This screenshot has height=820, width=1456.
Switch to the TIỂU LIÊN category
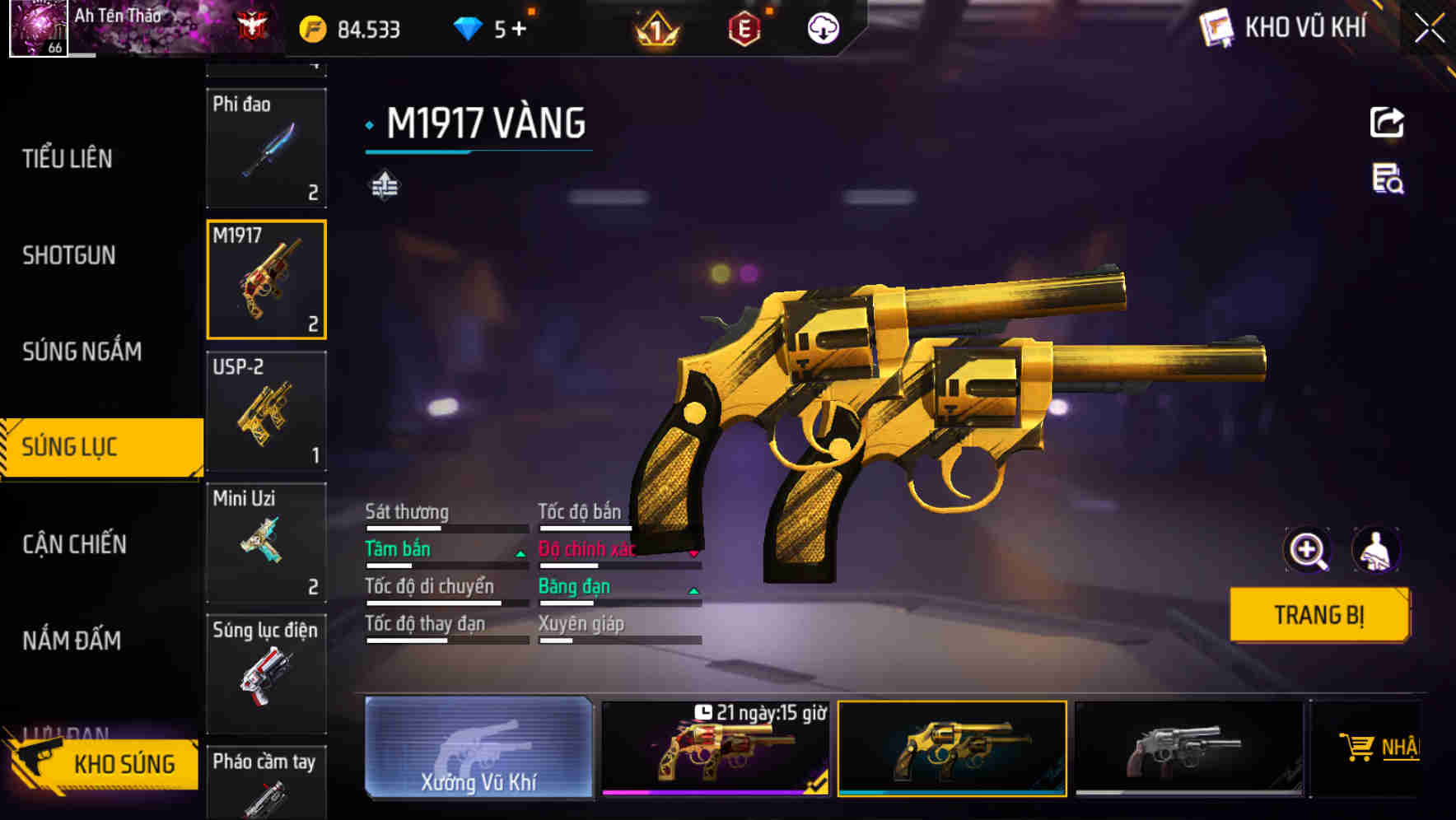tap(68, 158)
